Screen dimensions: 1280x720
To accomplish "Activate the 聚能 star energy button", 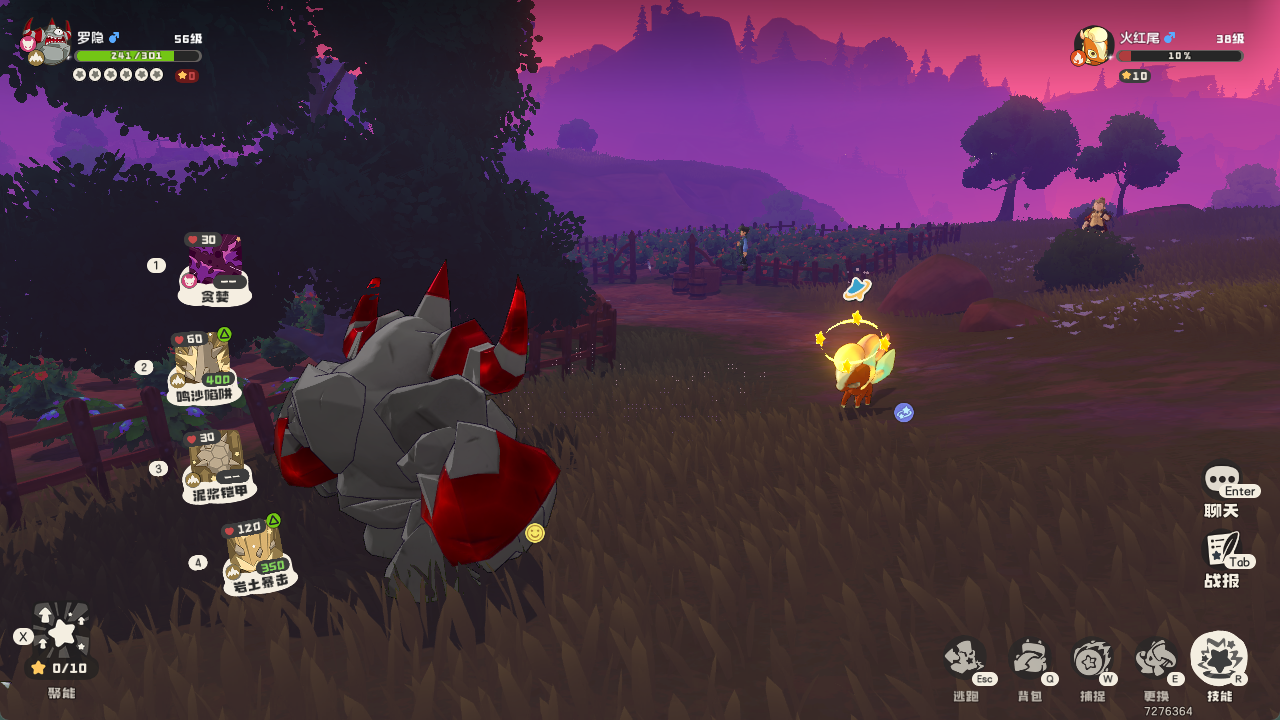I will point(62,632).
